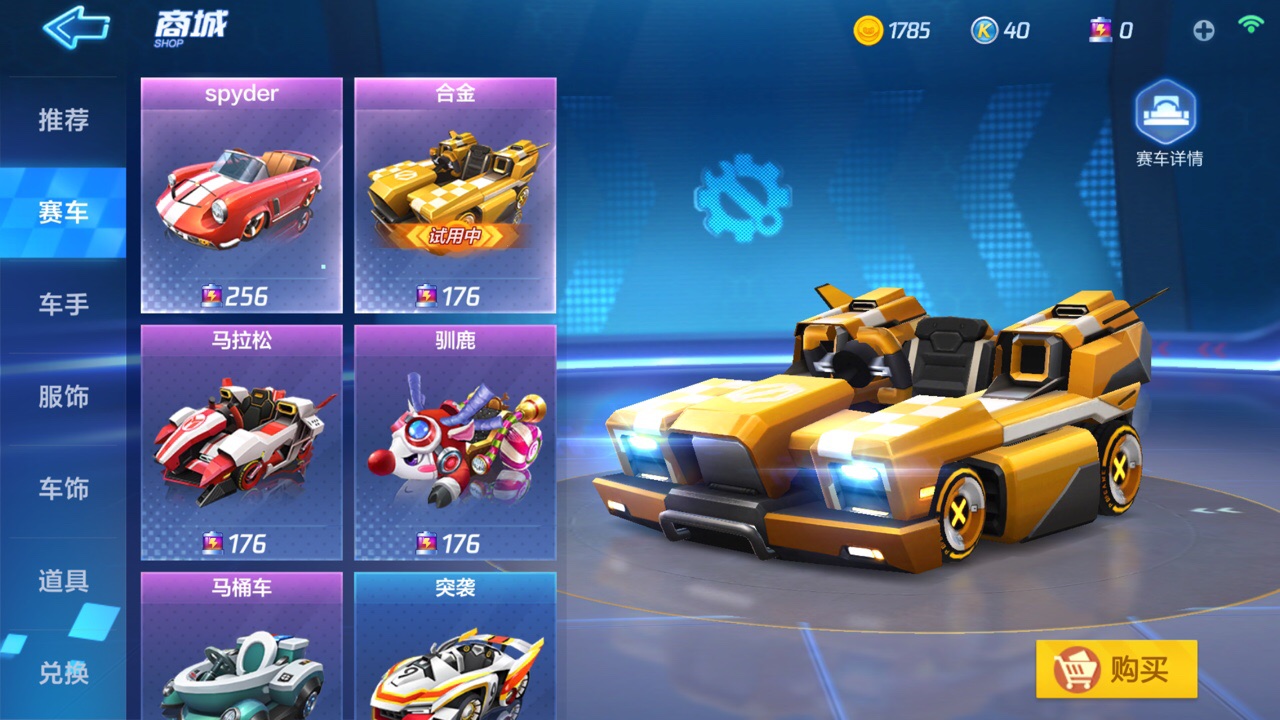Image resolution: width=1280 pixels, height=720 pixels.
Task: Select the 马桶车 kart card
Action: coord(241,645)
